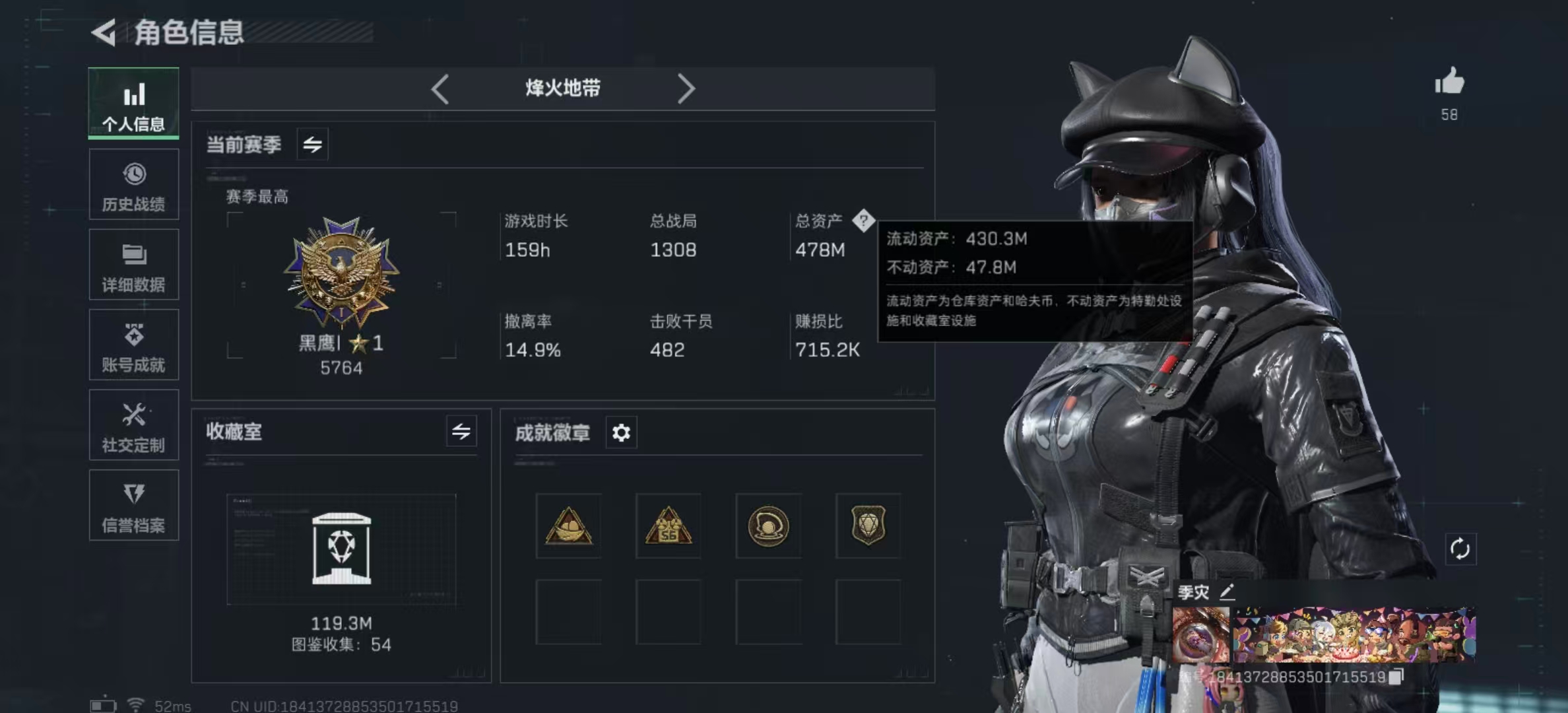Switch to the previous game mode with left arrow
1568x713 pixels.
point(440,88)
